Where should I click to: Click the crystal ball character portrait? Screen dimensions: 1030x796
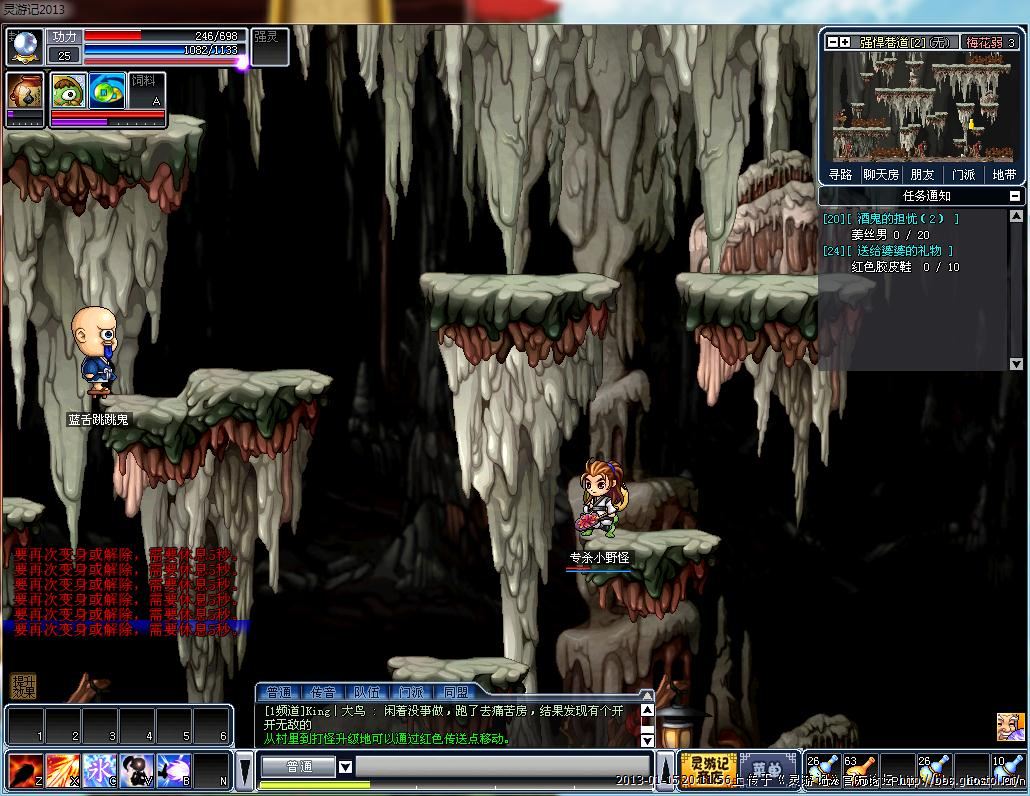click(24, 46)
